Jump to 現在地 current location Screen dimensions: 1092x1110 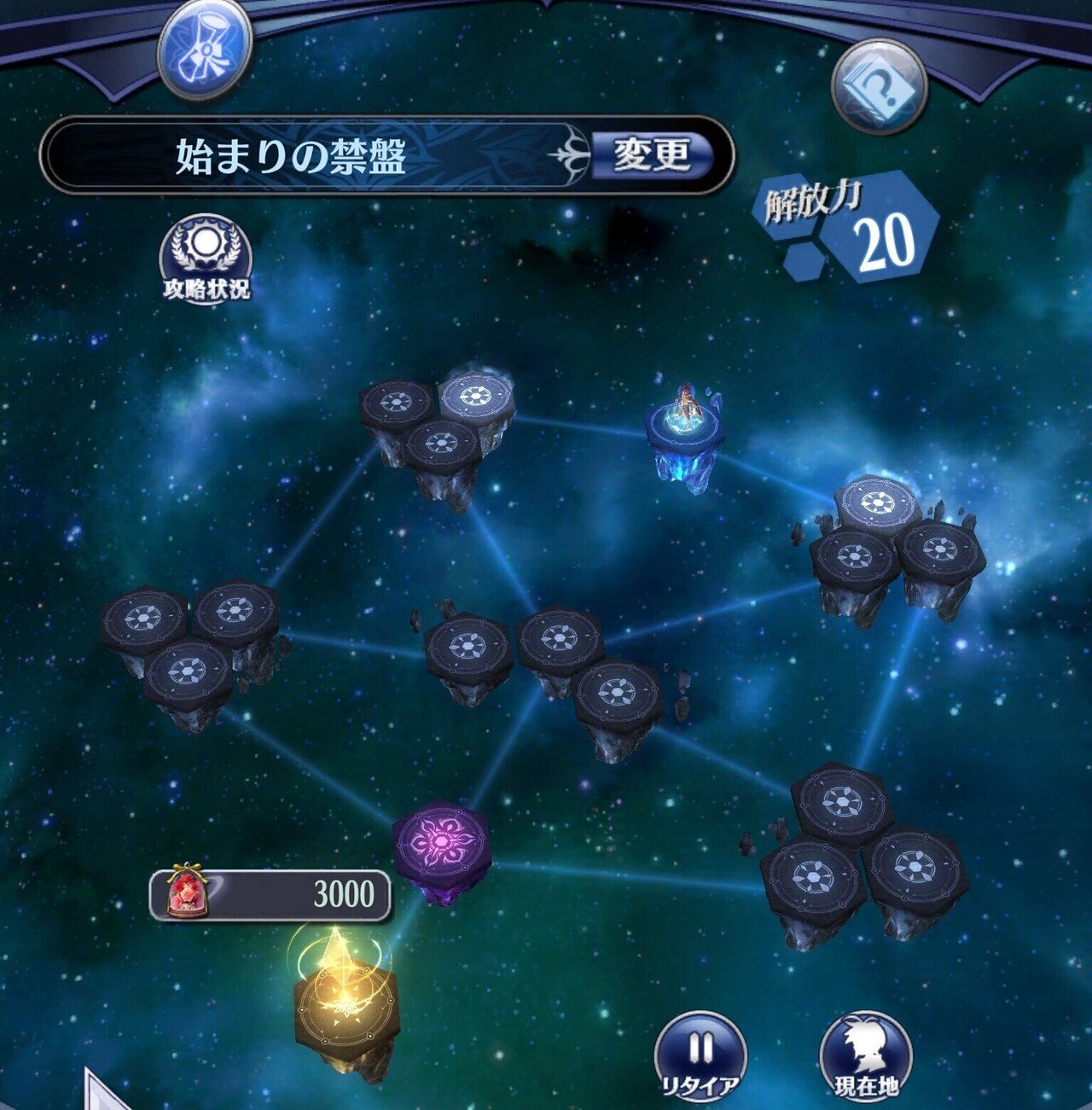866,1058
